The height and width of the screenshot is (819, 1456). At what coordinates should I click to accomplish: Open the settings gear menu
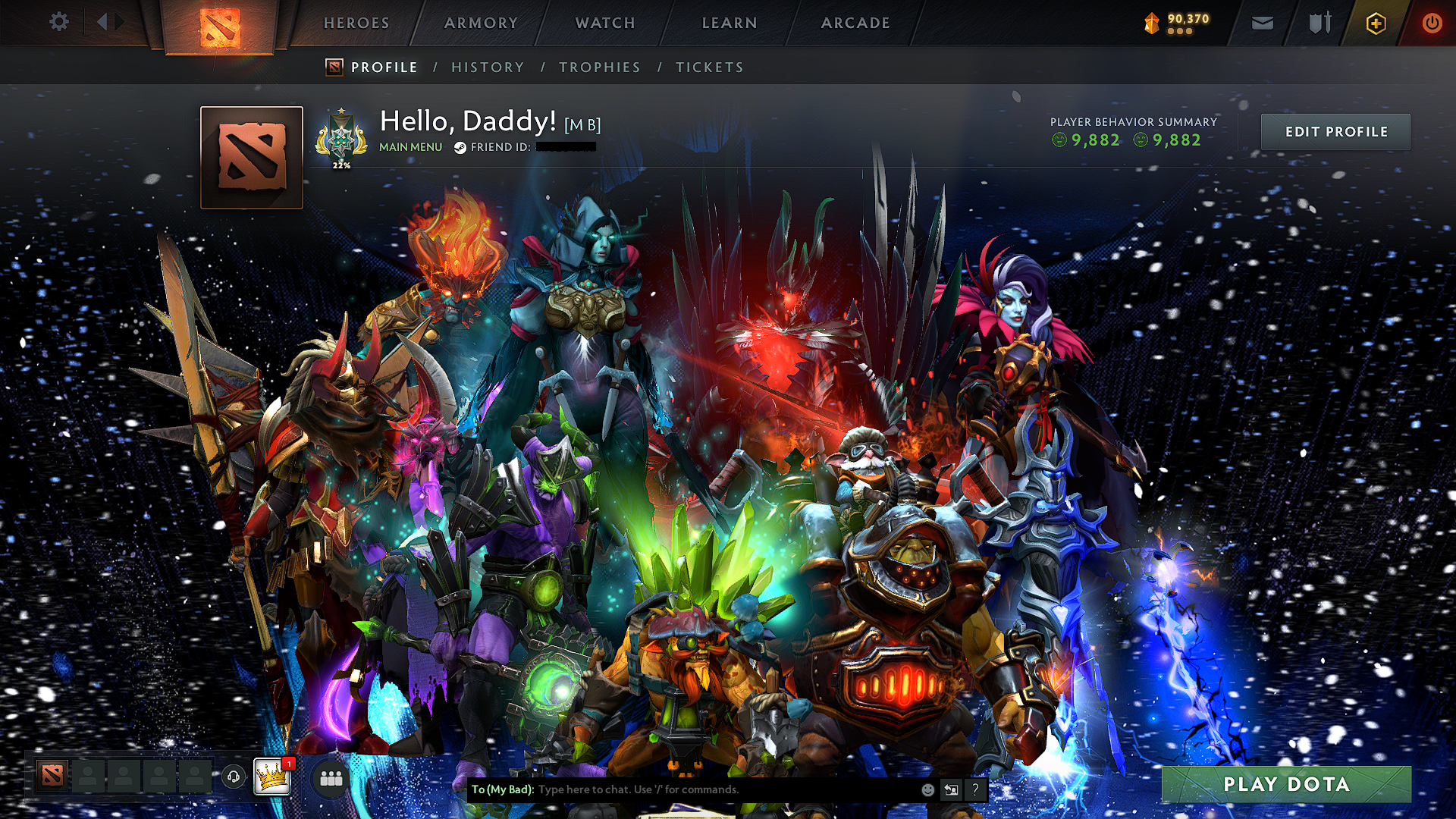click(x=58, y=22)
